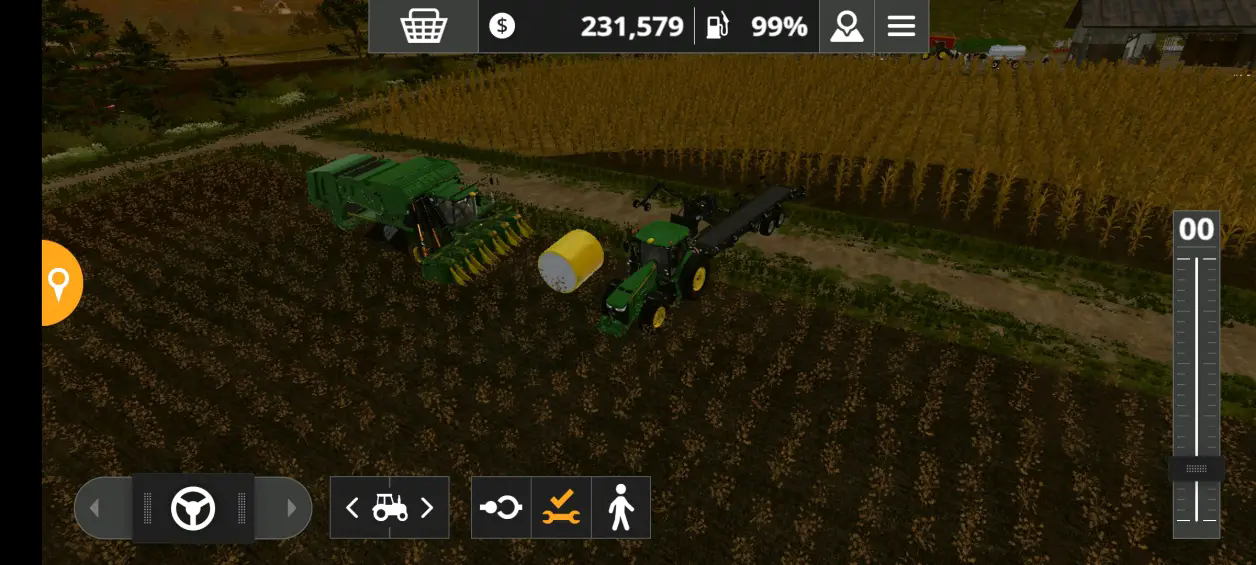The height and width of the screenshot is (565, 1256).
Task: Tap the orange location pin tab
Action: coord(60,283)
